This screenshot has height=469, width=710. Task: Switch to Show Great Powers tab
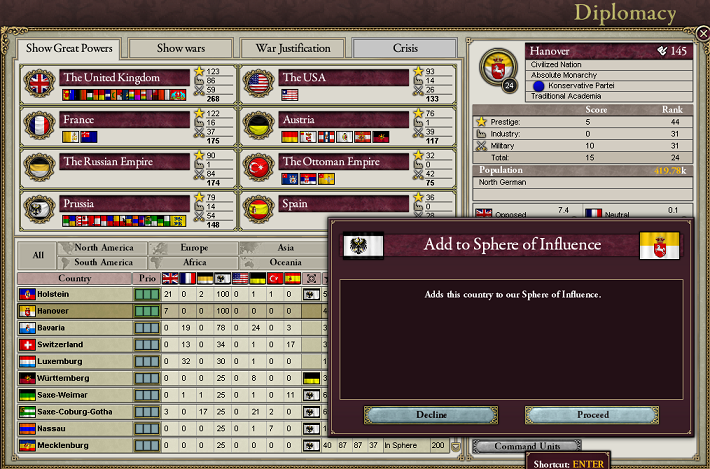pyautogui.click(x=70, y=48)
